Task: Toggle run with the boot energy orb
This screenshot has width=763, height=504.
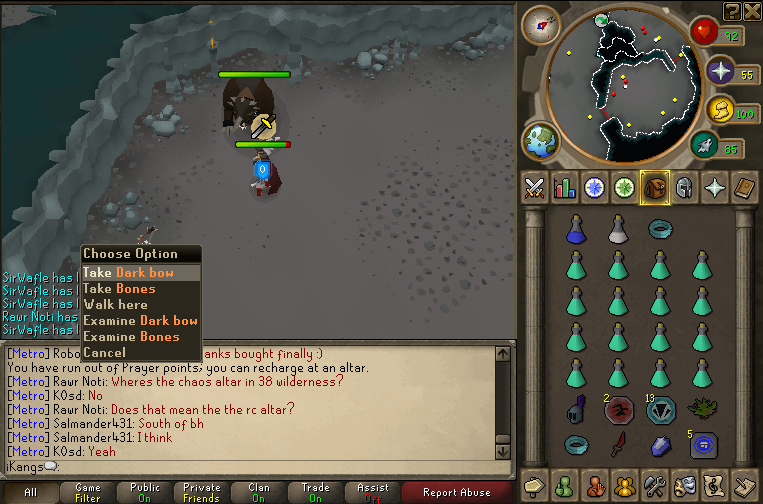Action: pyautogui.click(x=706, y=148)
